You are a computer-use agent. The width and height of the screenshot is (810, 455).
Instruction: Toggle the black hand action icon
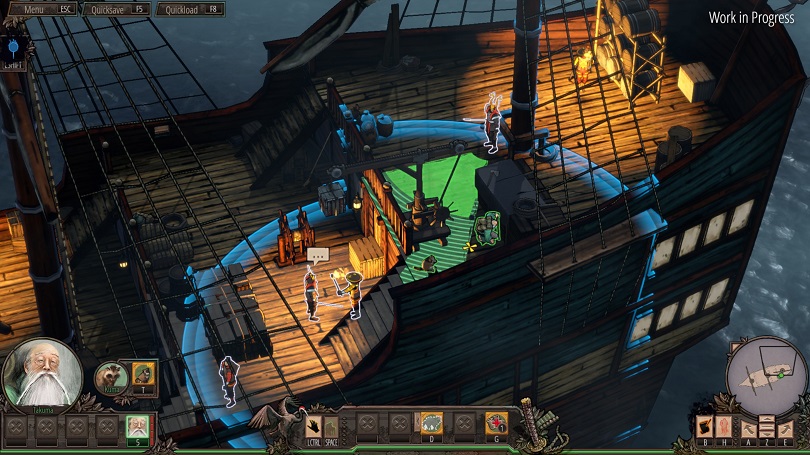(313, 425)
